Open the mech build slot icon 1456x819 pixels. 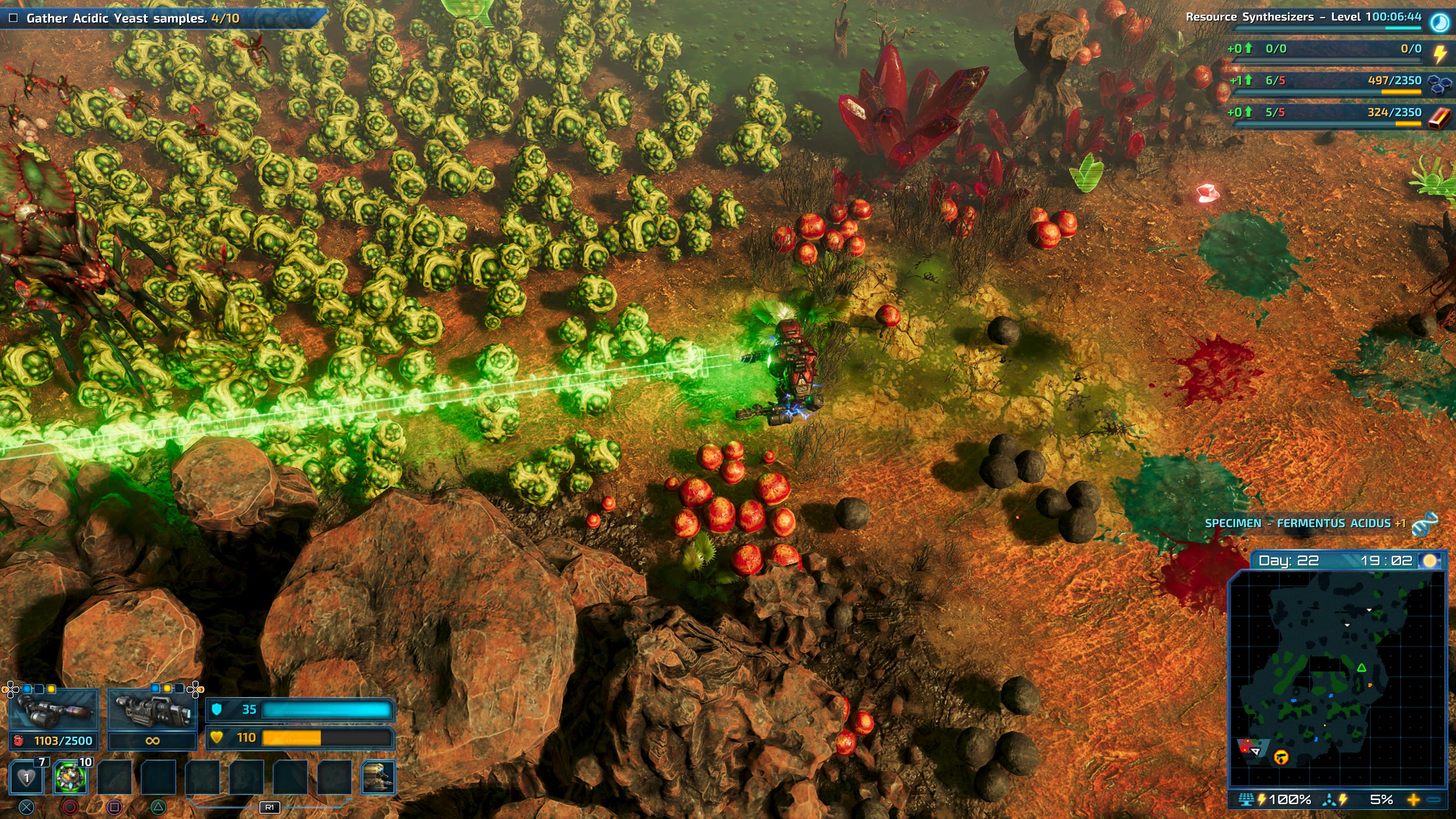pyautogui.click(x=378, y=777)
